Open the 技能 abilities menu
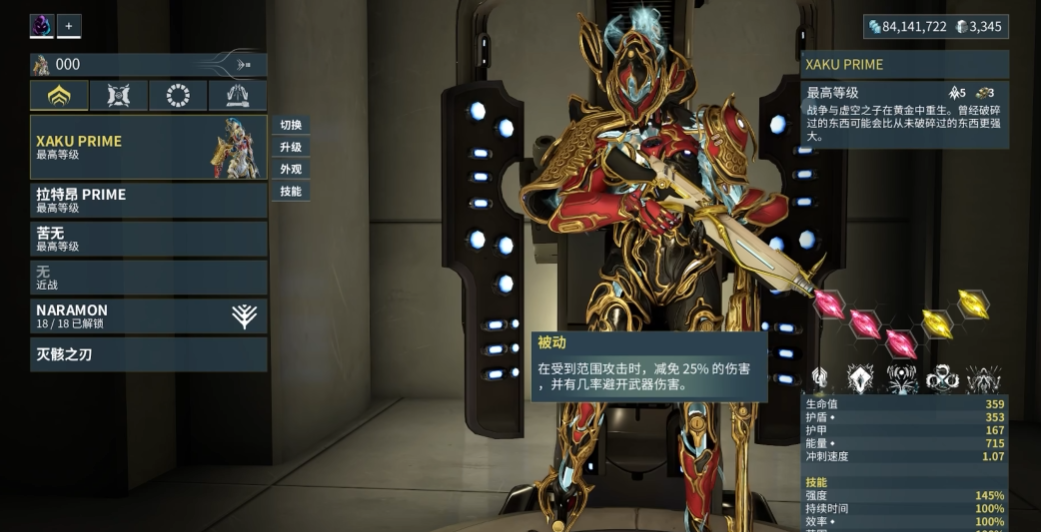The width and height of the screenshot is (1041, 532). click(290, 191)
